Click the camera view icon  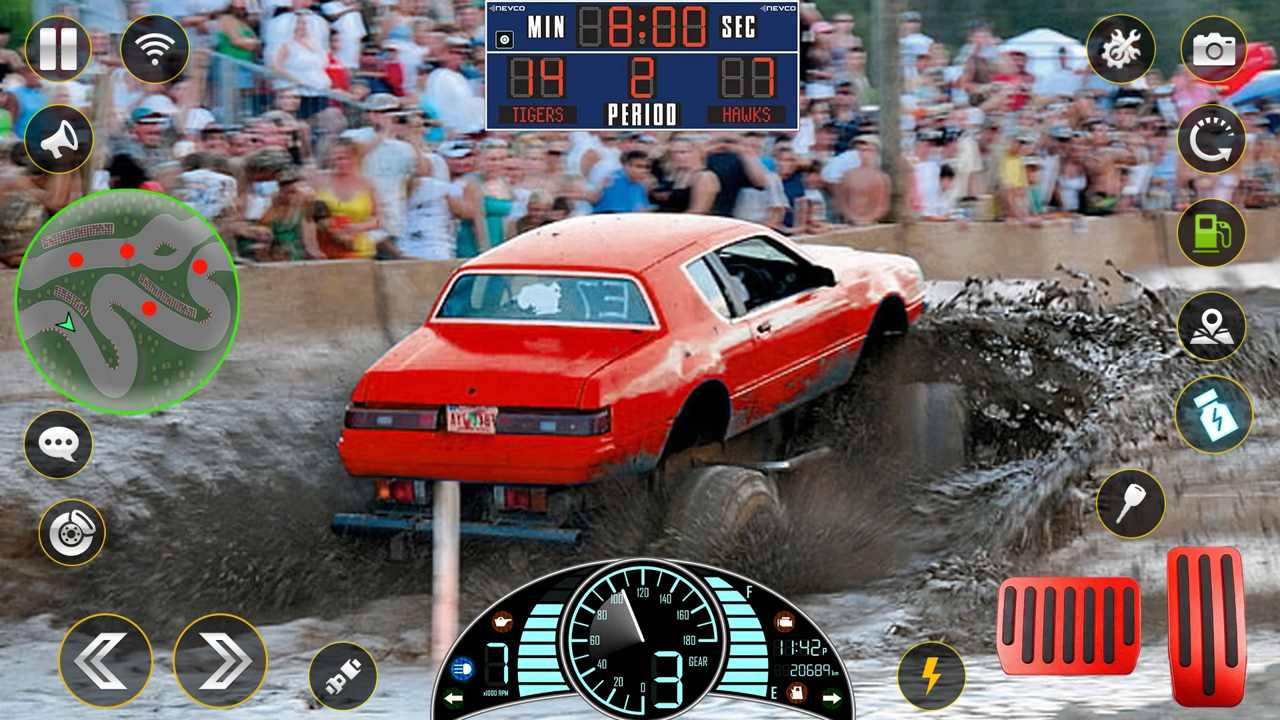click(1213, 49)
